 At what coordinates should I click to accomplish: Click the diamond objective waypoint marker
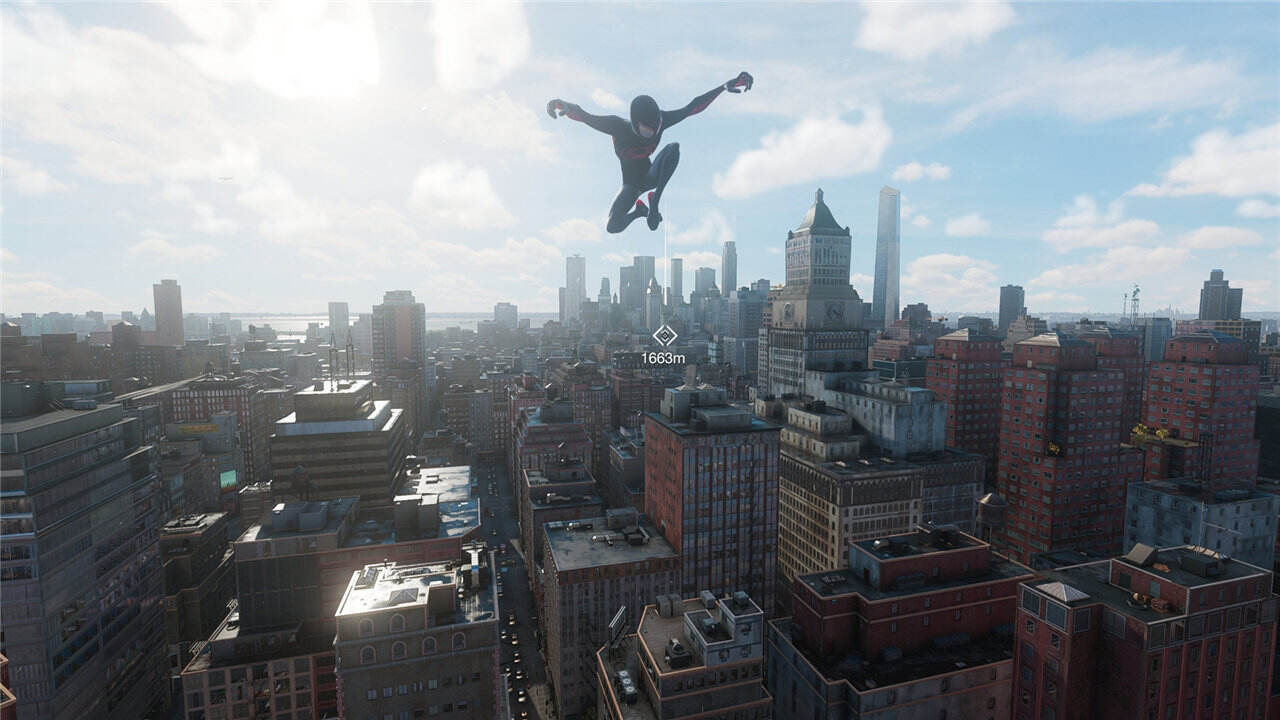pyautogui.click(x=663, y=336)
